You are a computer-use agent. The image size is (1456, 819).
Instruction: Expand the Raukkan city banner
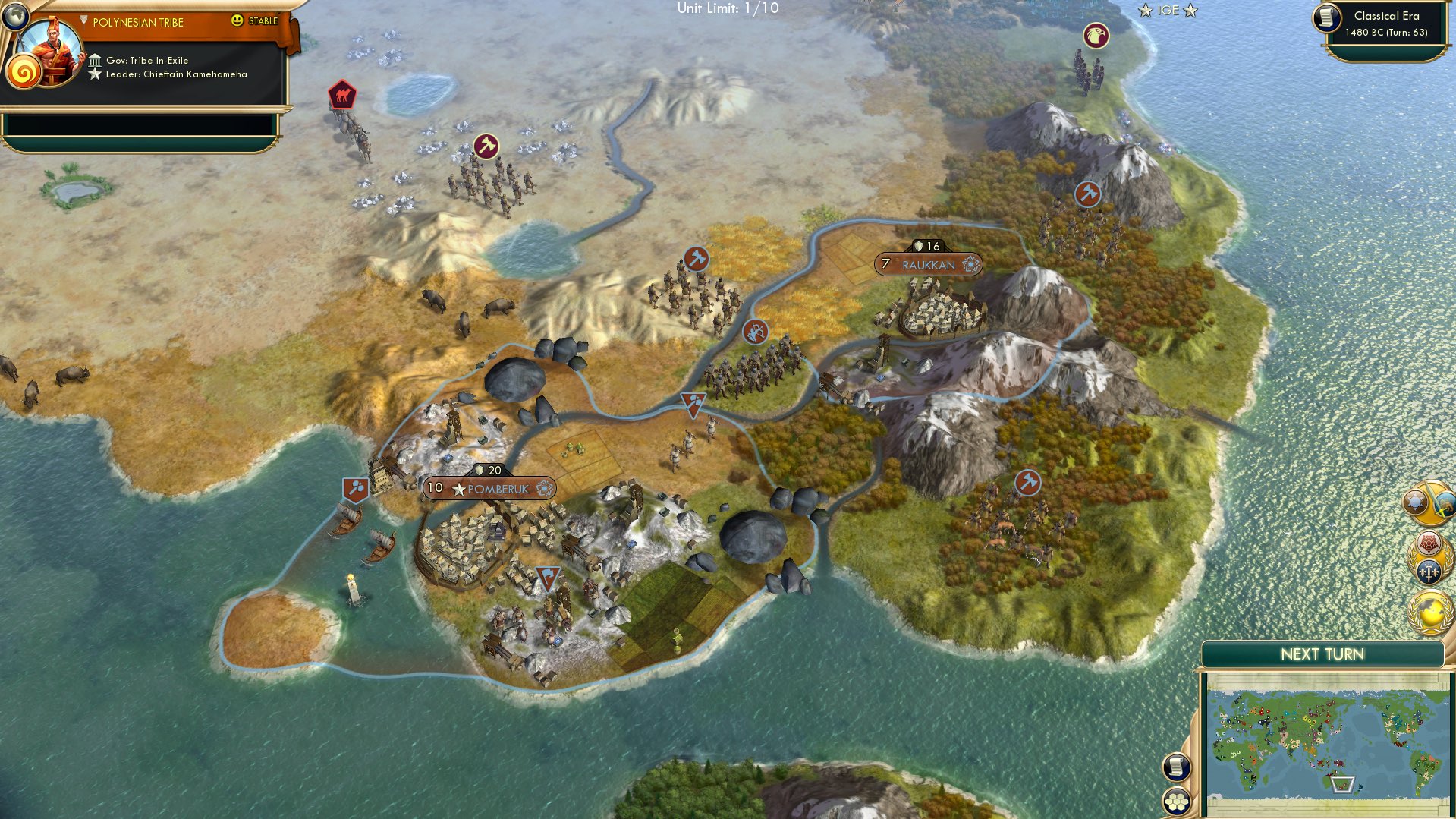point(927,265)
